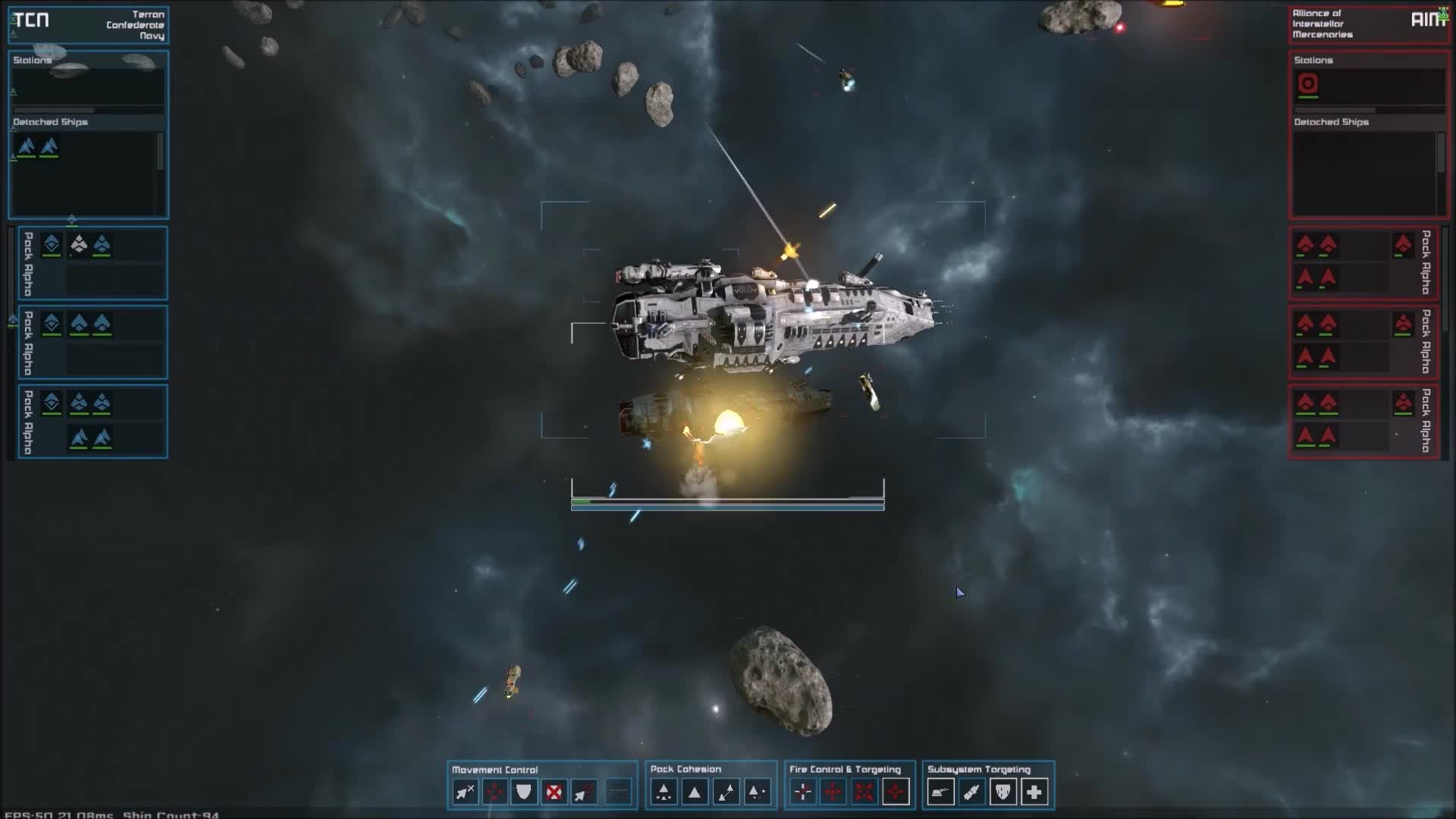Target enemy weapons via Subsystem Targeting icon
This screenshot has height=819, width=1456.
coord(940,792)
